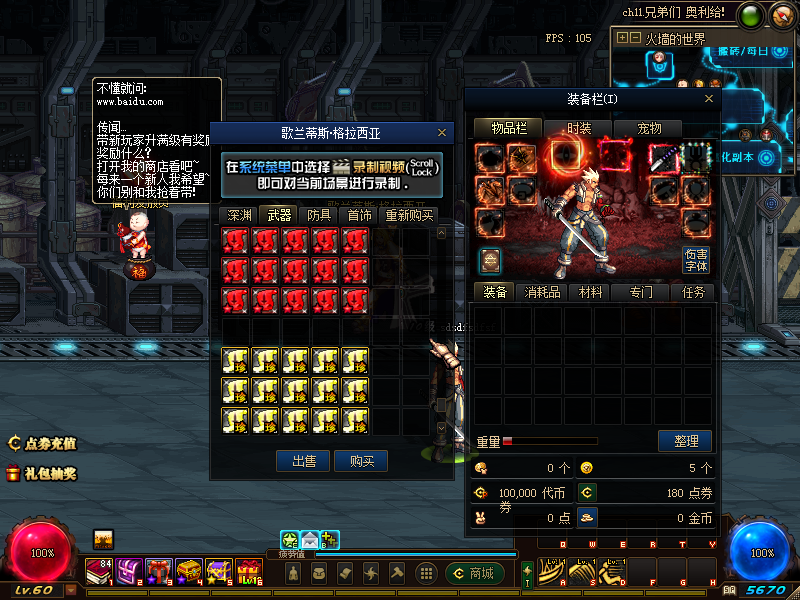Show the 任务 inventory tab
This screenshot has height=600, width=800.
coord(692,292)
